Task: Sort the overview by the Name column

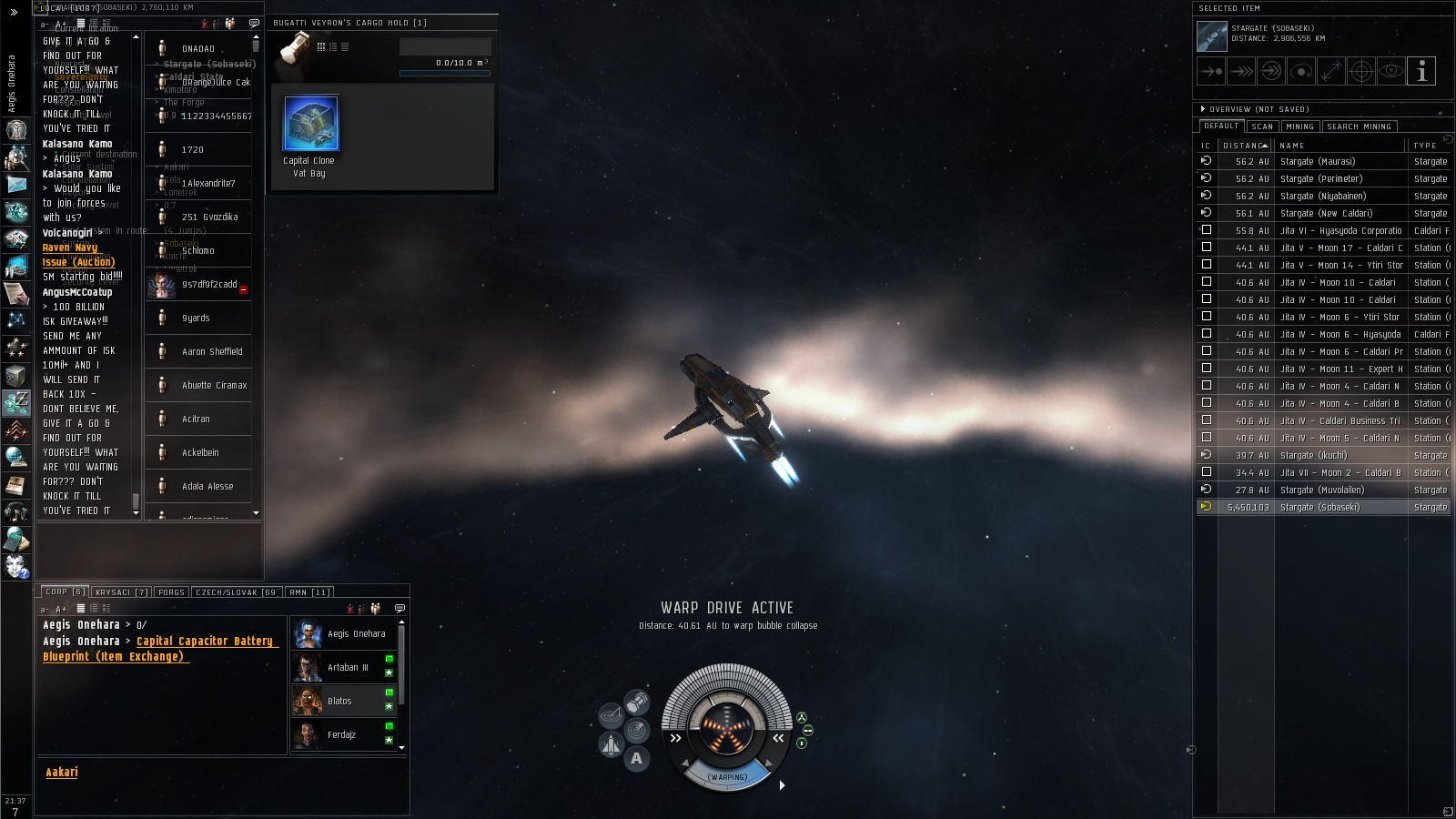Action: [x=1292, y=146]
